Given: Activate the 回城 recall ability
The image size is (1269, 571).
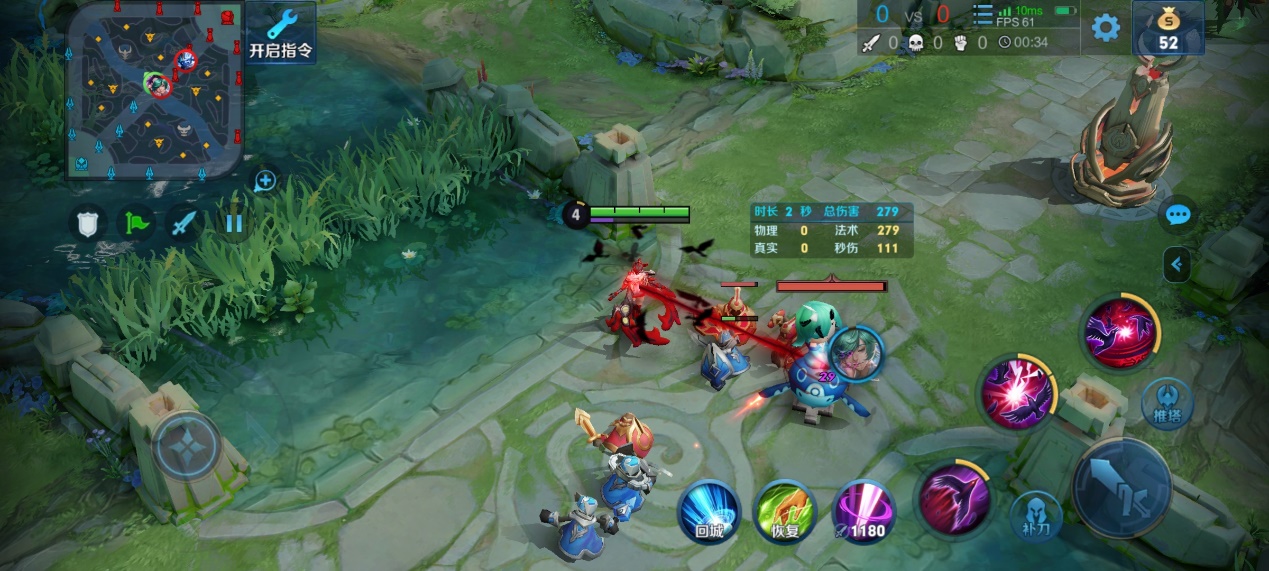Looking at the screenshot, I should [709, 510].
